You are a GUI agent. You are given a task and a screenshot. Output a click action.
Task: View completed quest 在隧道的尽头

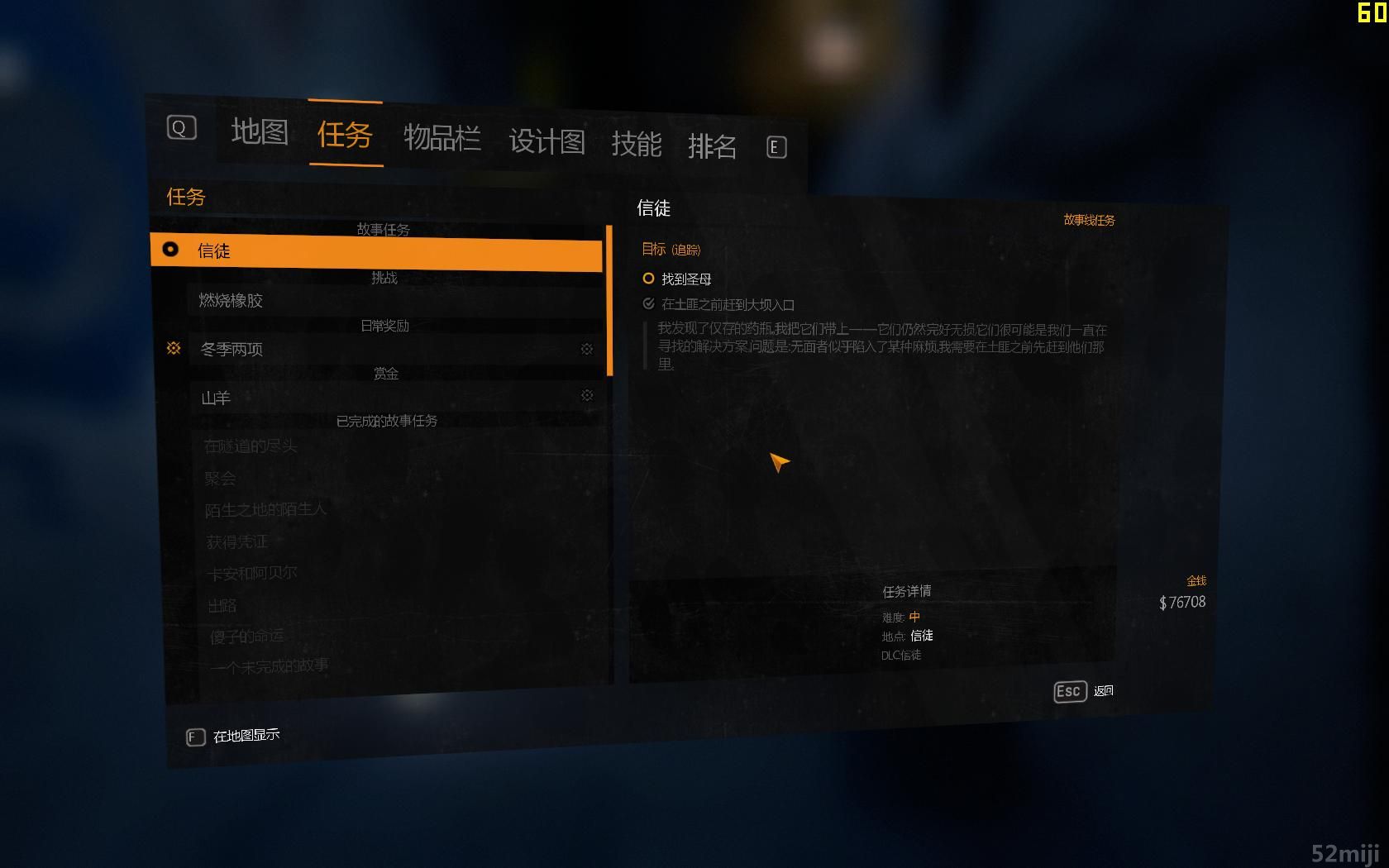[x=251, y=446]
